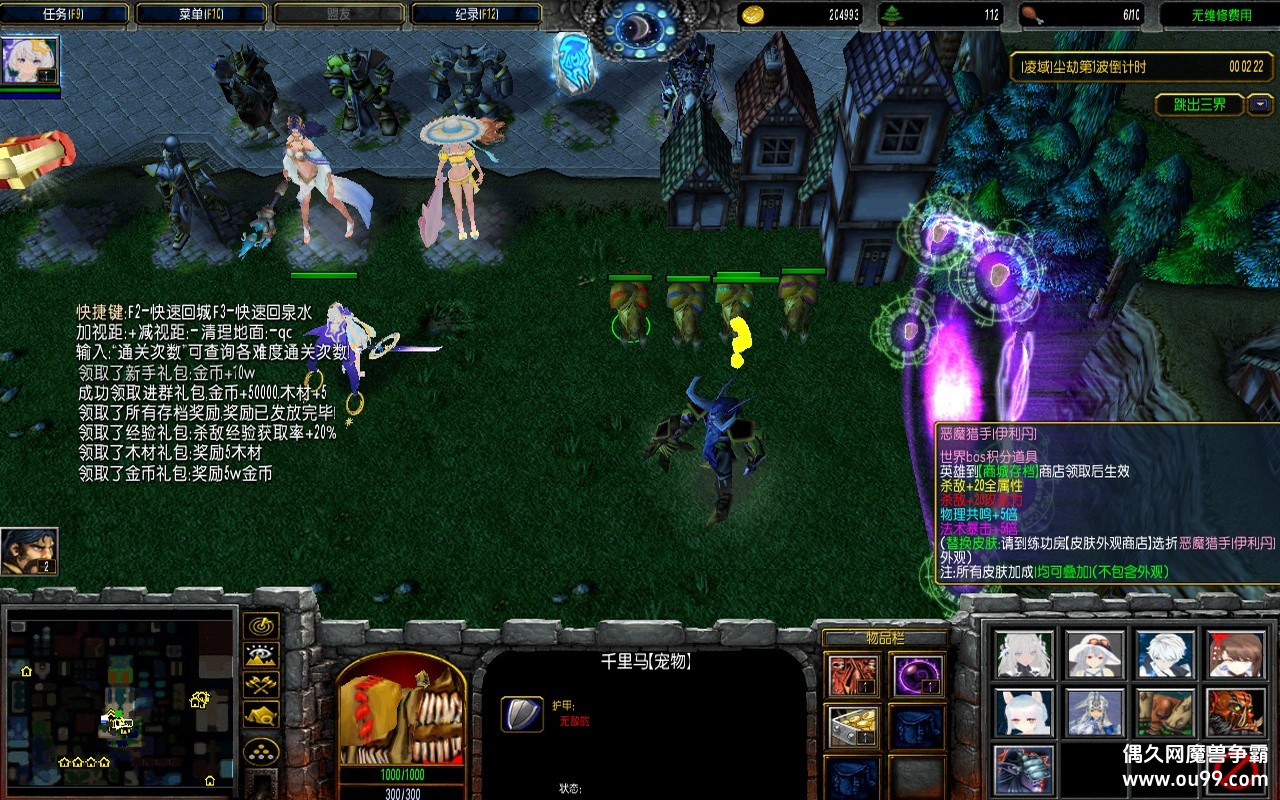Image resolution: width=1280 pixels, height=800 pixels.
Task: Toggle the crossed-axes ally color mode button
Action: [x=262, y=686]
